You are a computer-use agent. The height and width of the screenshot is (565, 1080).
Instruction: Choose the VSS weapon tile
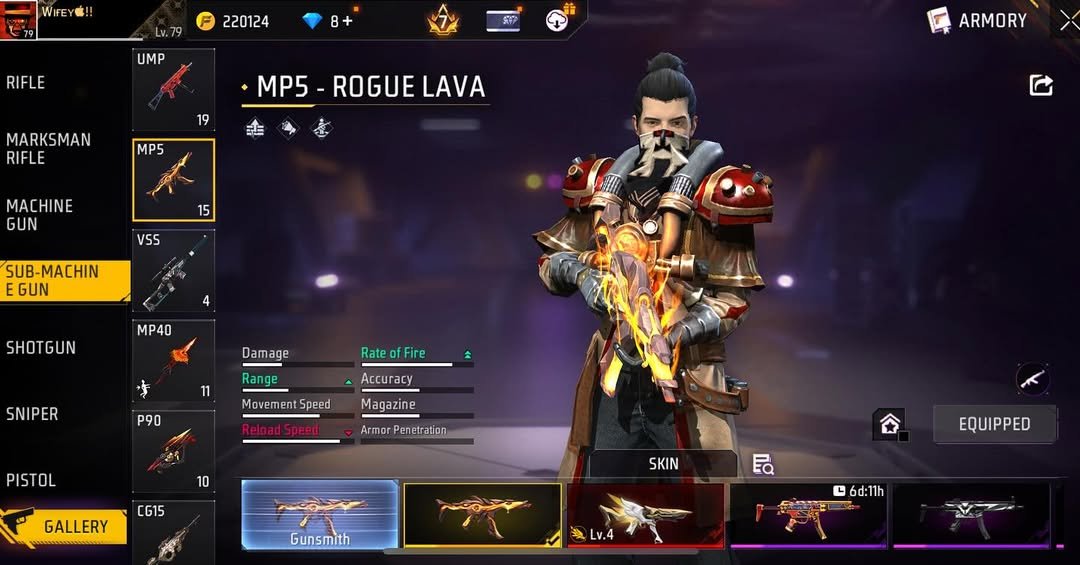coord(173,271)
